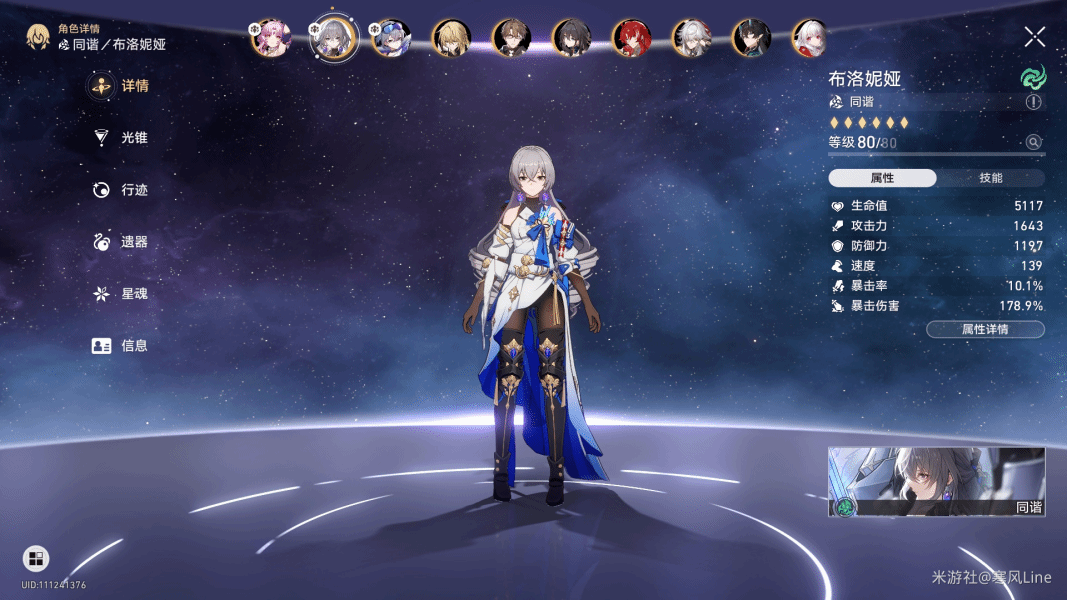Select the blonde character portrait
The height and width of the screenshot is (600, 1067).
point(451,38)
